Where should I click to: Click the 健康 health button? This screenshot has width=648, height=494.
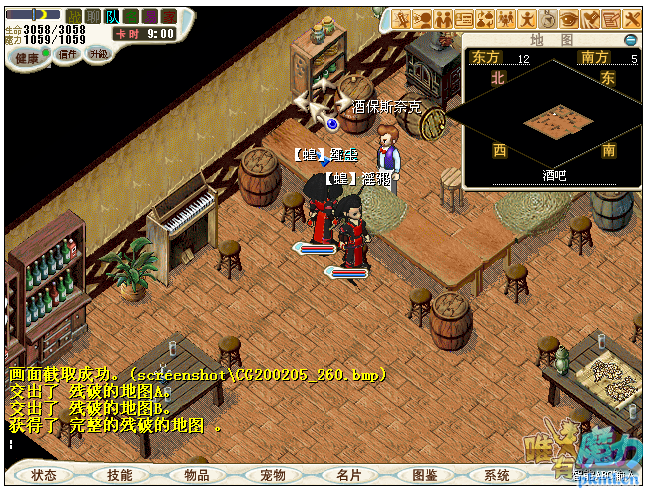(29, 57)
